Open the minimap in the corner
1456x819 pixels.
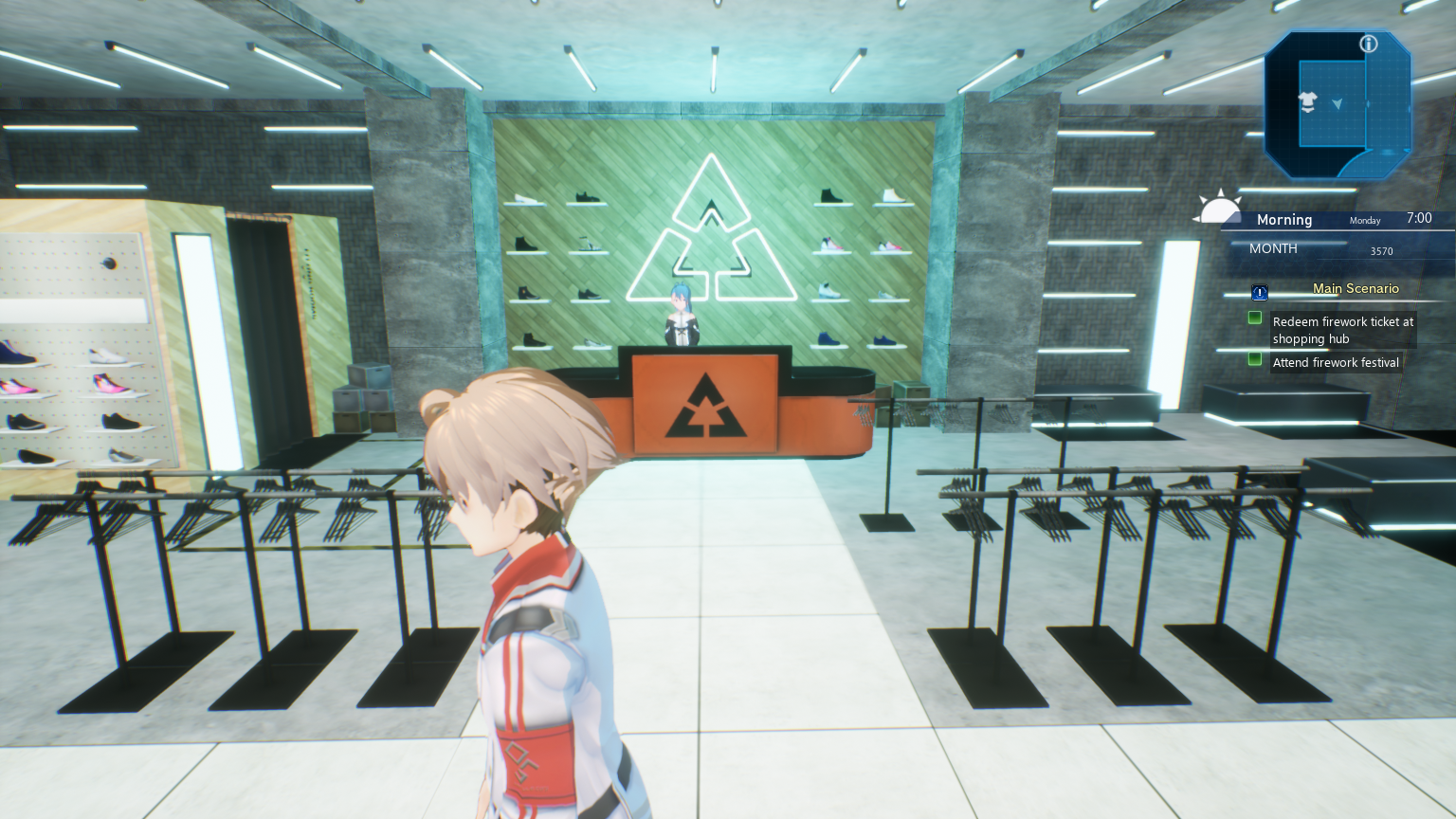1337,104
